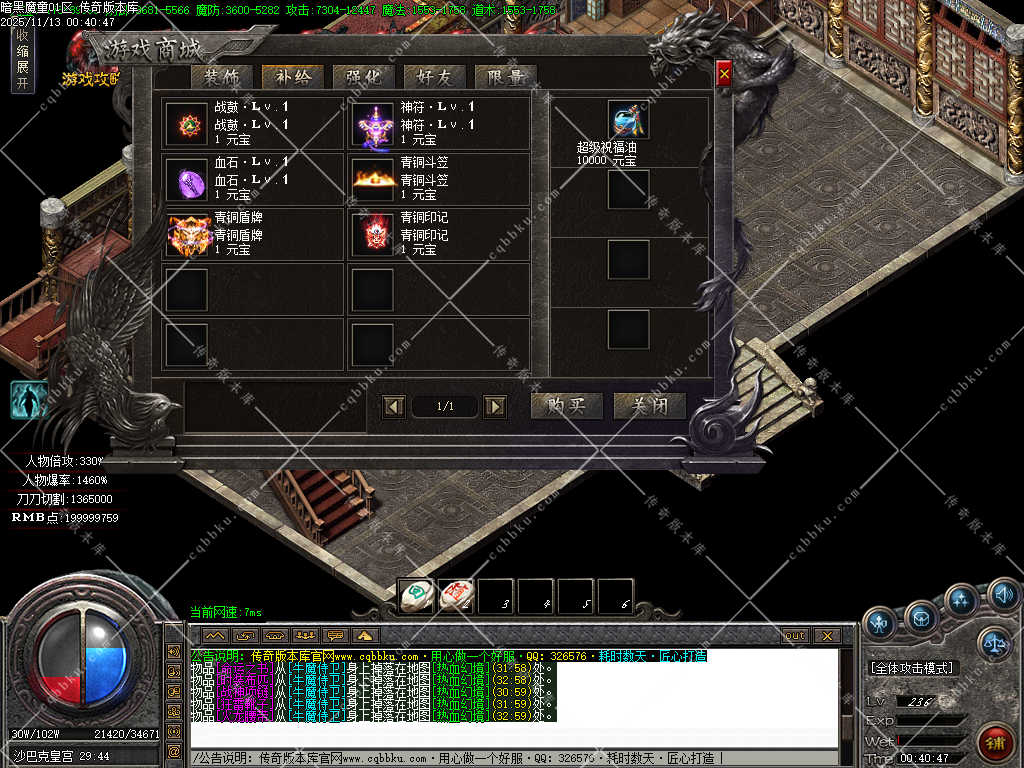Toggle the 收缩展开 collapse panel button
1024x768 pixels.
[22, 59]
